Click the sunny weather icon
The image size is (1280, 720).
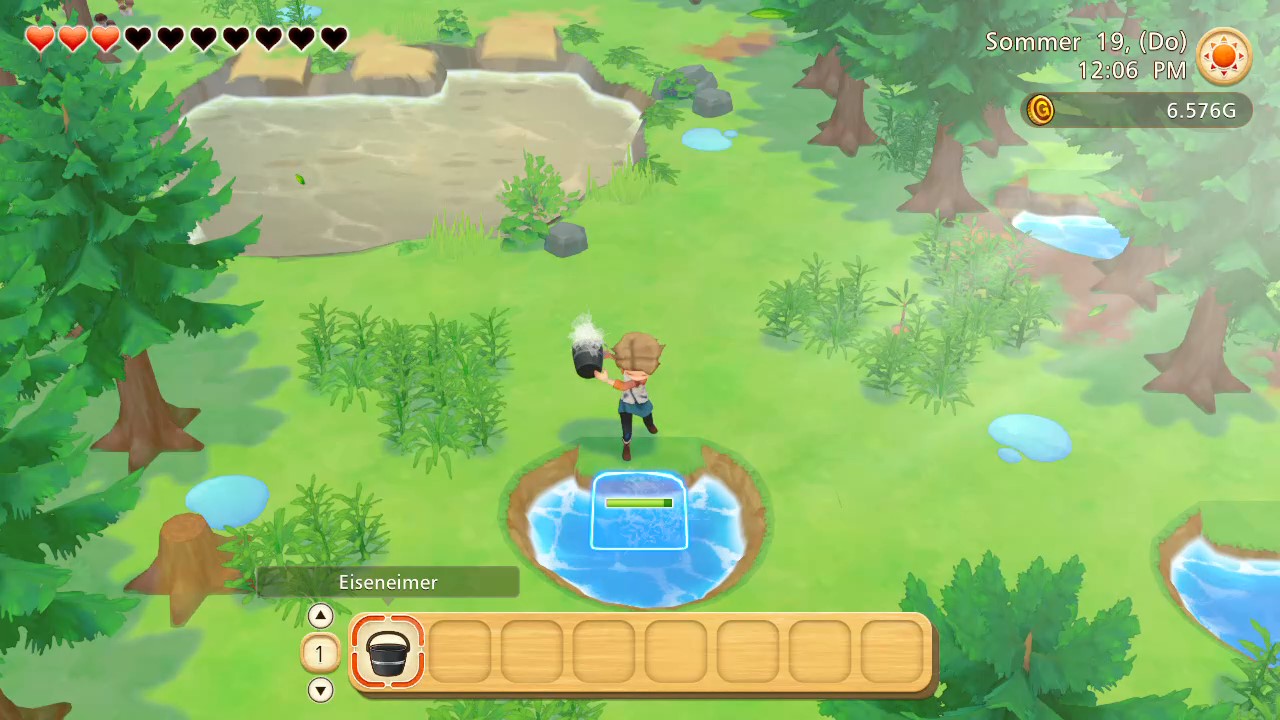[1224, 57]
